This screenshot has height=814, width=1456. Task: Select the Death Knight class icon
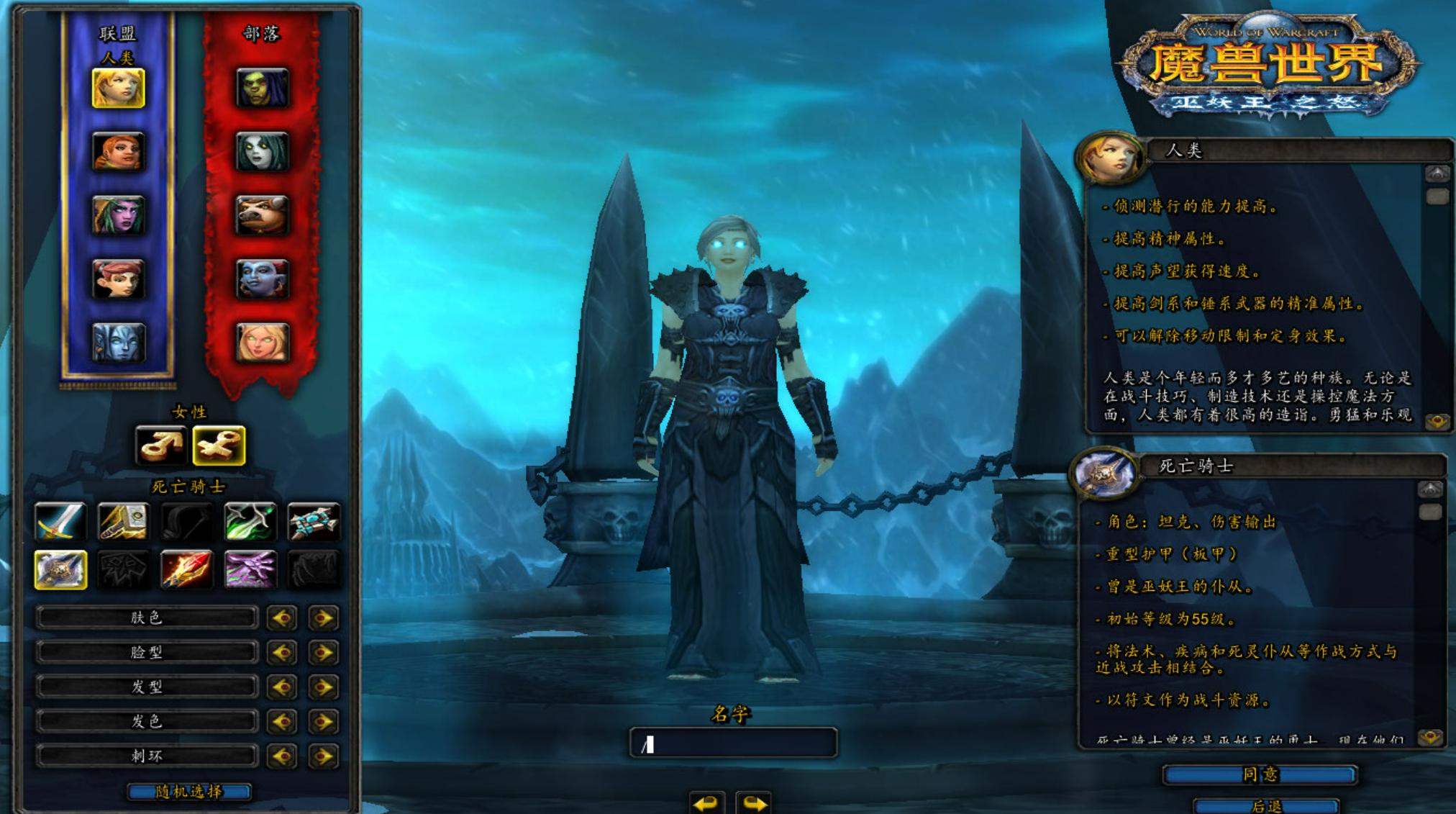[x=60, y=569]
